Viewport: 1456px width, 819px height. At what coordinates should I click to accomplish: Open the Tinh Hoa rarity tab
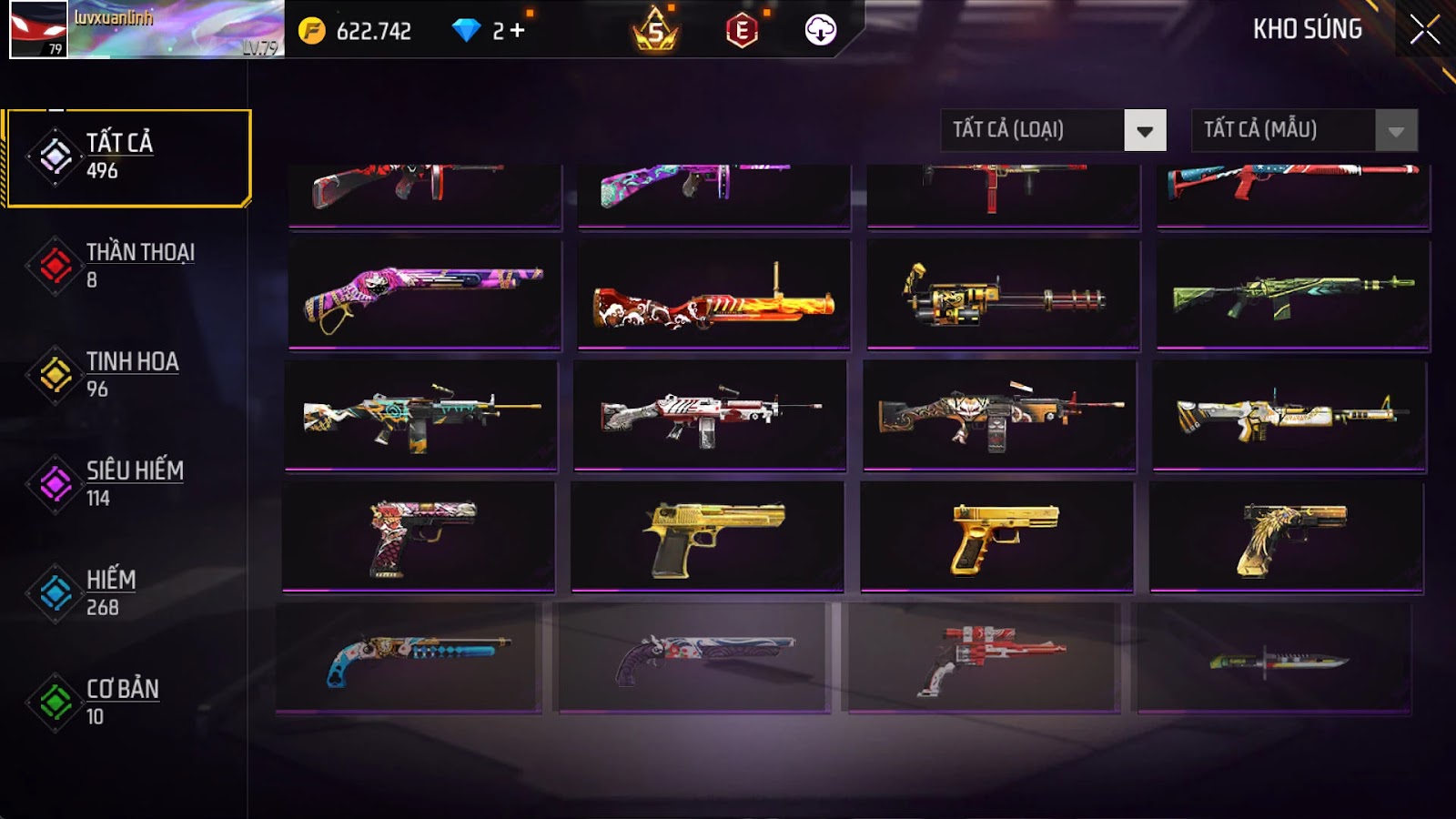click(127, 375)
